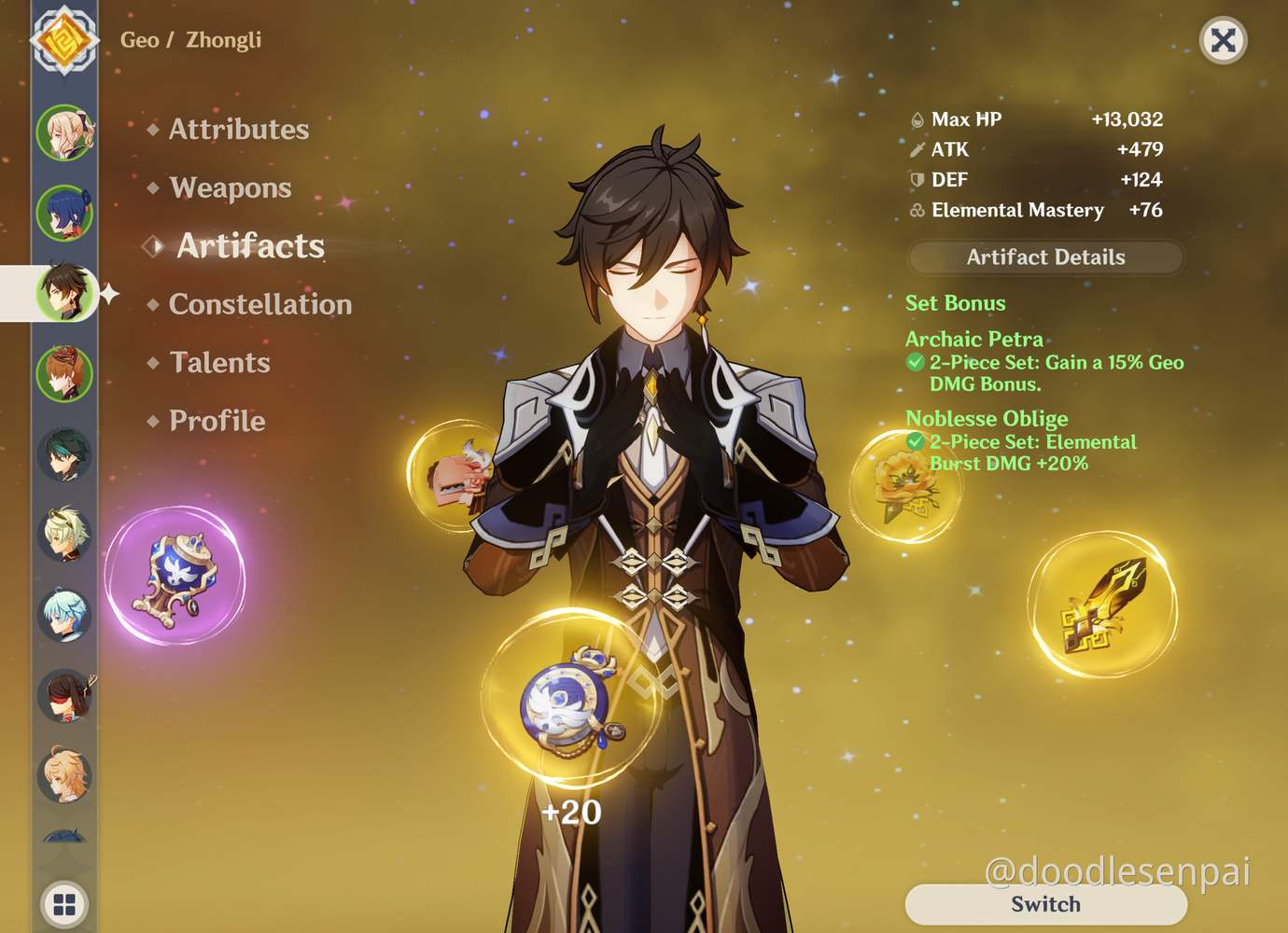
Task: Click the Elemental Mastery stat icon
Action: pyautogui.click(x=916, y=210)
